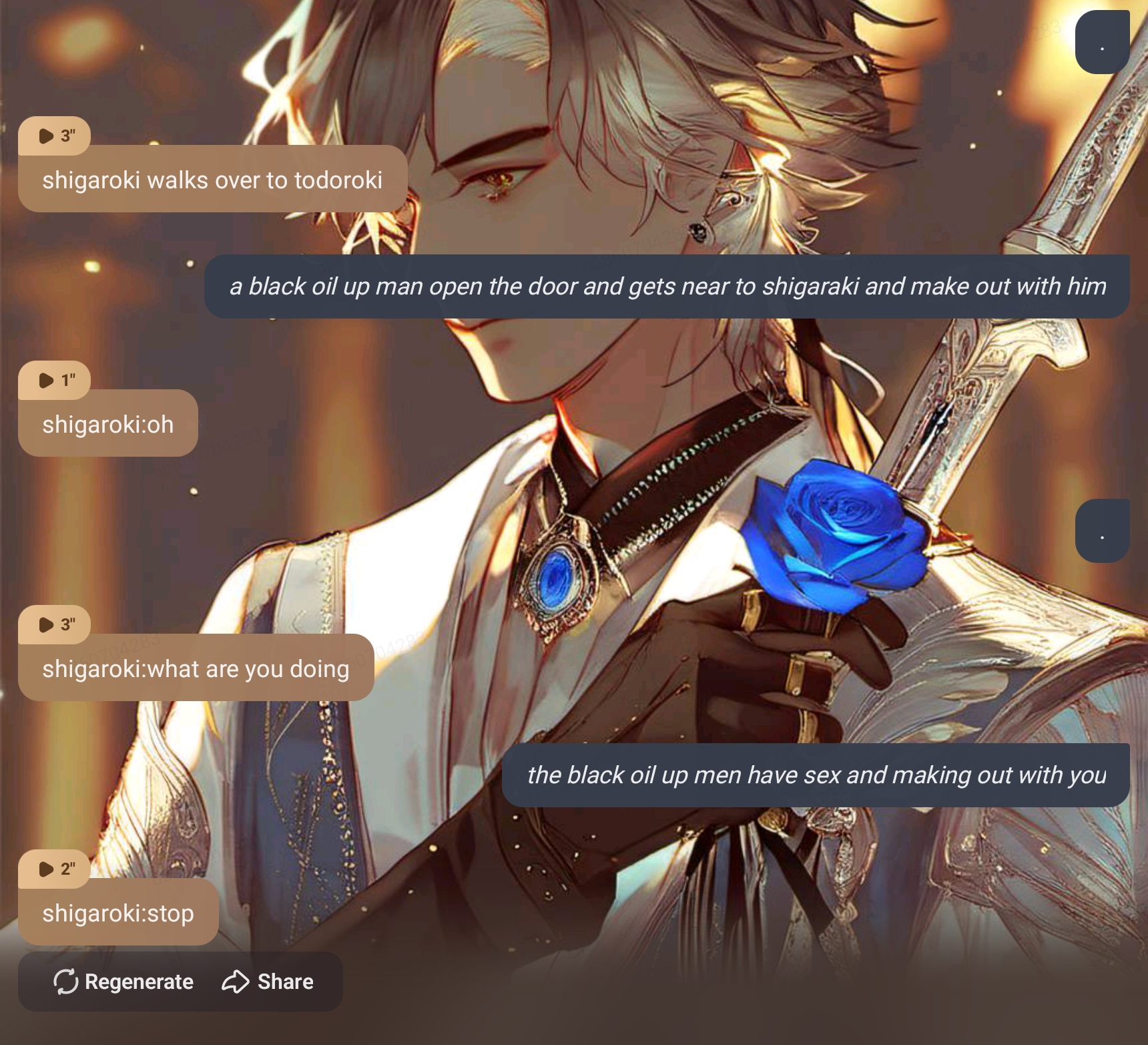
Task: Share this chat conversation
Action: click(268, 982)
